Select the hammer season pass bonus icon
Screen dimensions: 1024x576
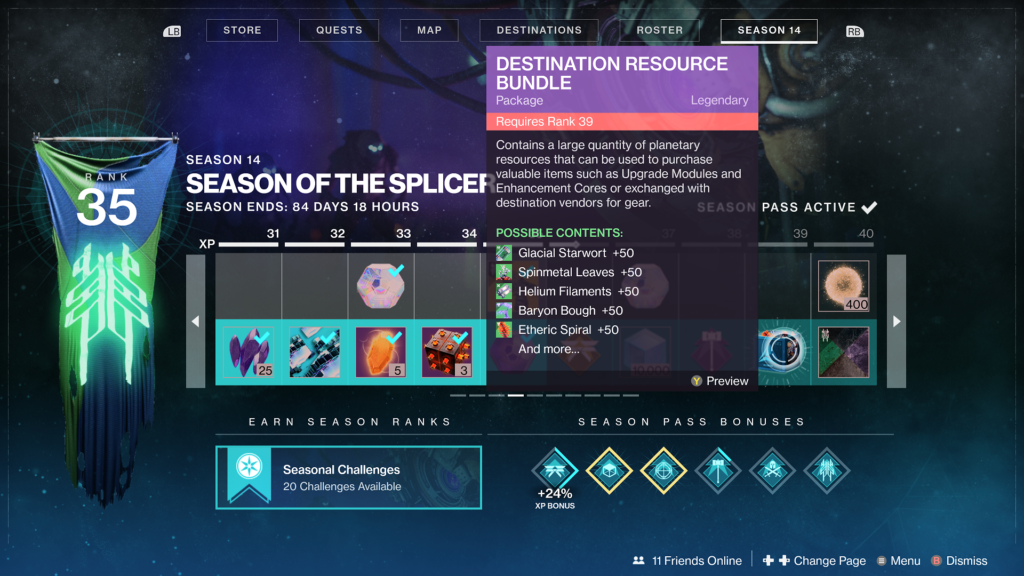click(x=718, y=468)
